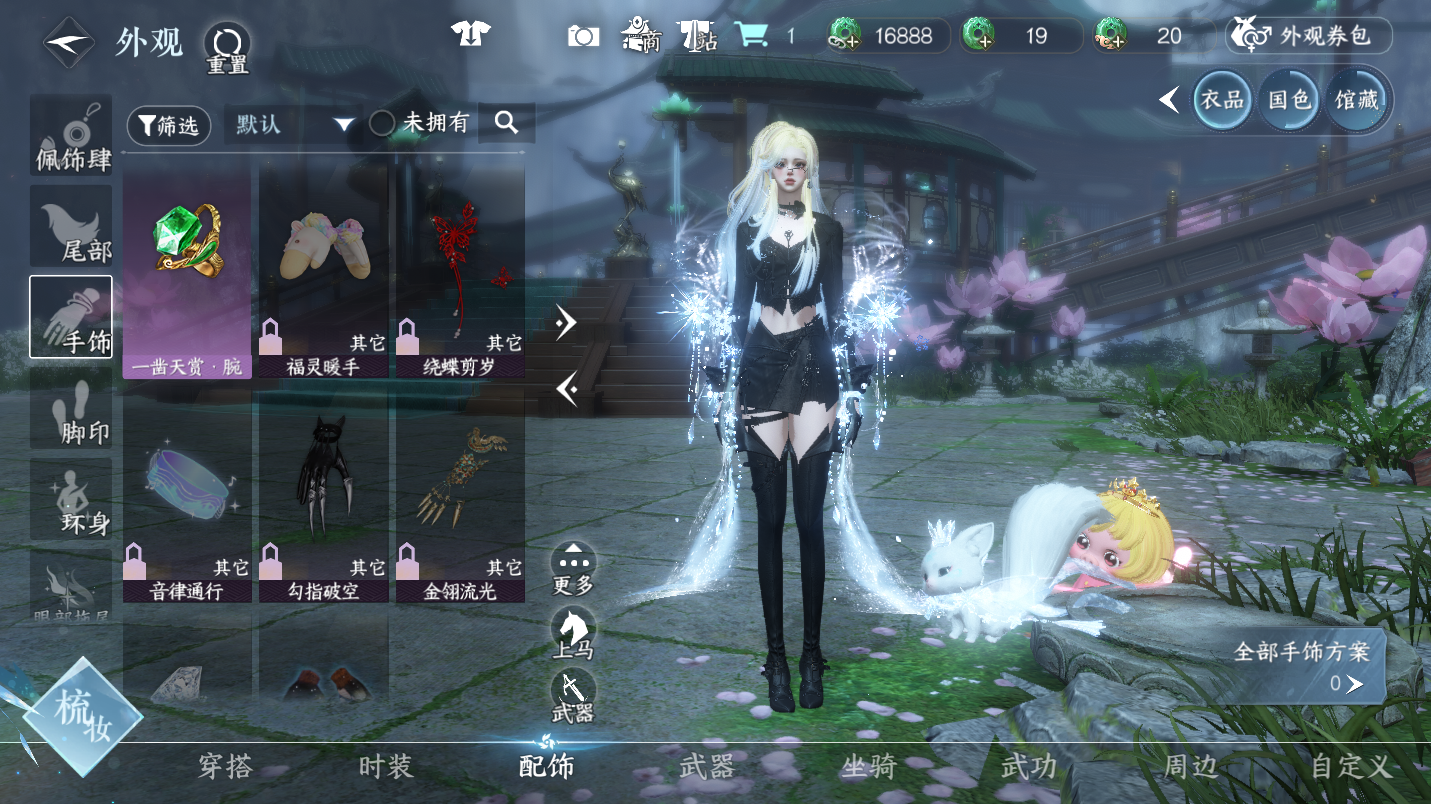Open the 筛选 filter options
Viewport: 1431px width, 804px height.
169,124
